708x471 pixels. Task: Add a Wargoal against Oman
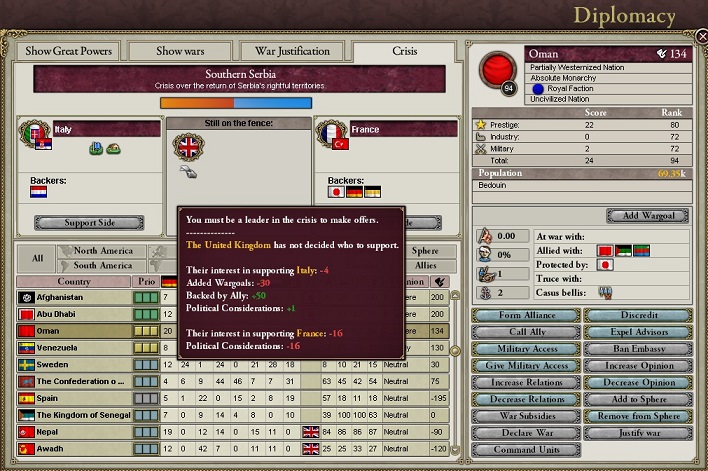(645, 216)
